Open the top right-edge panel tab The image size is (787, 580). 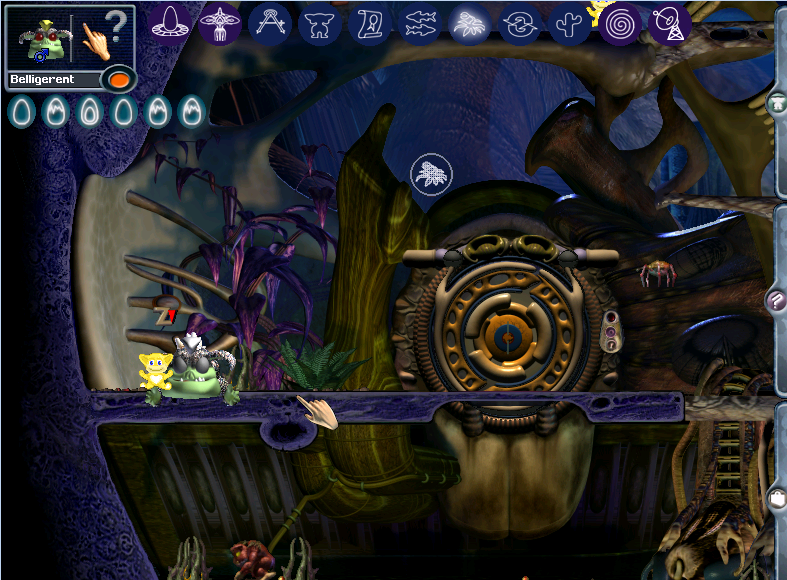[777, 103]
